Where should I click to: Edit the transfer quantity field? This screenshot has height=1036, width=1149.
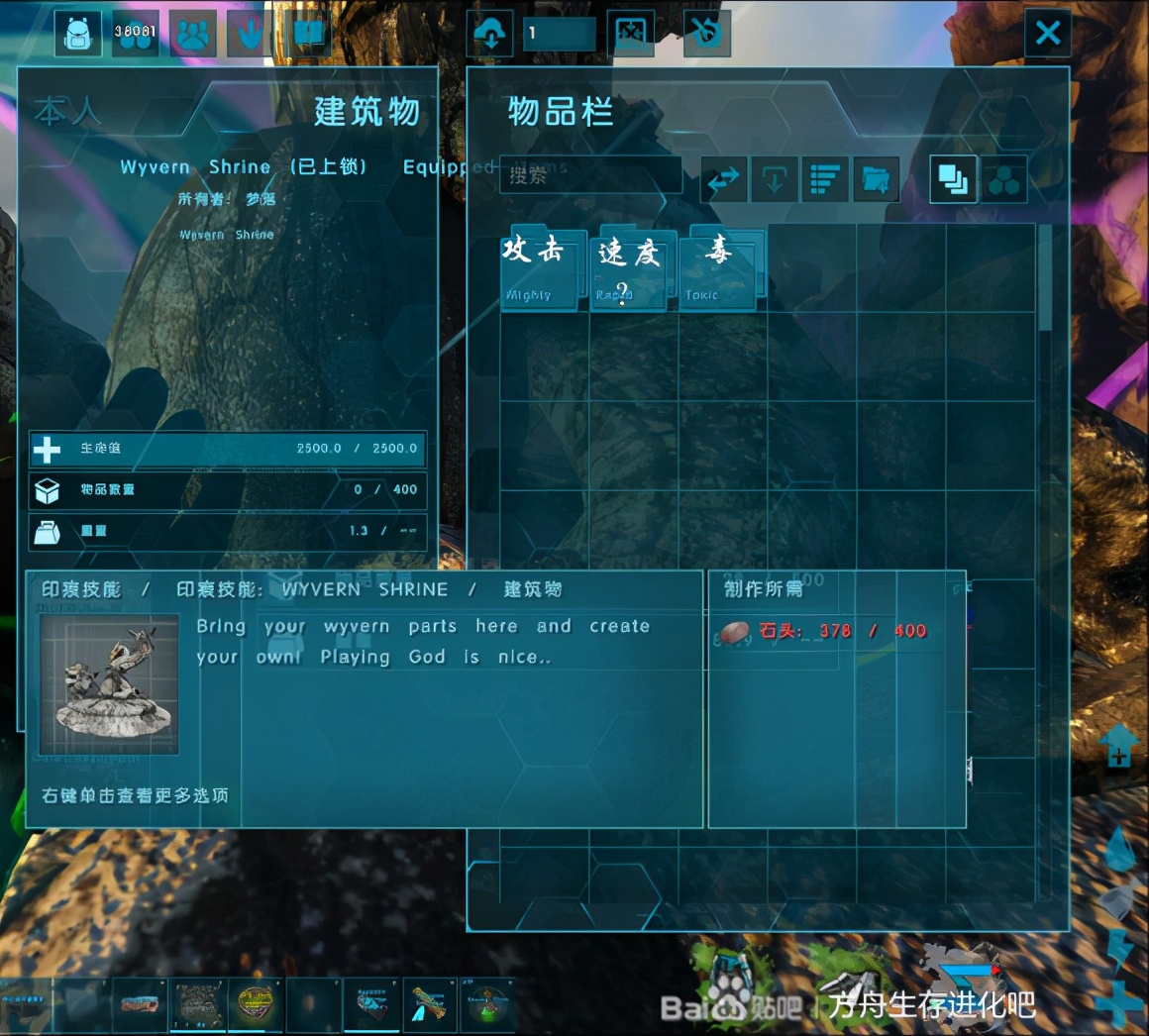pyautogui.click(x=560, y=34)
